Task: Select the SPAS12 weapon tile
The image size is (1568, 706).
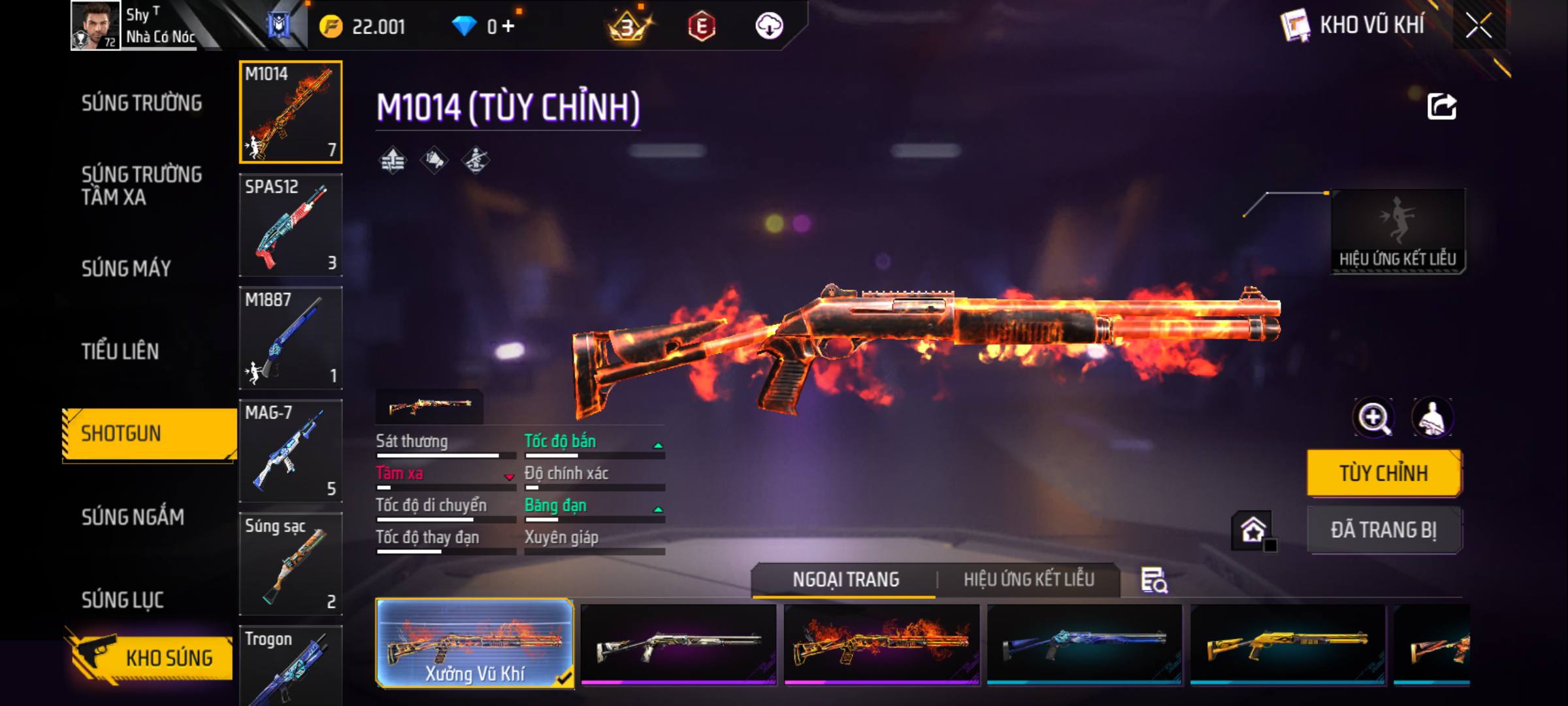Action: click(291, 226)
